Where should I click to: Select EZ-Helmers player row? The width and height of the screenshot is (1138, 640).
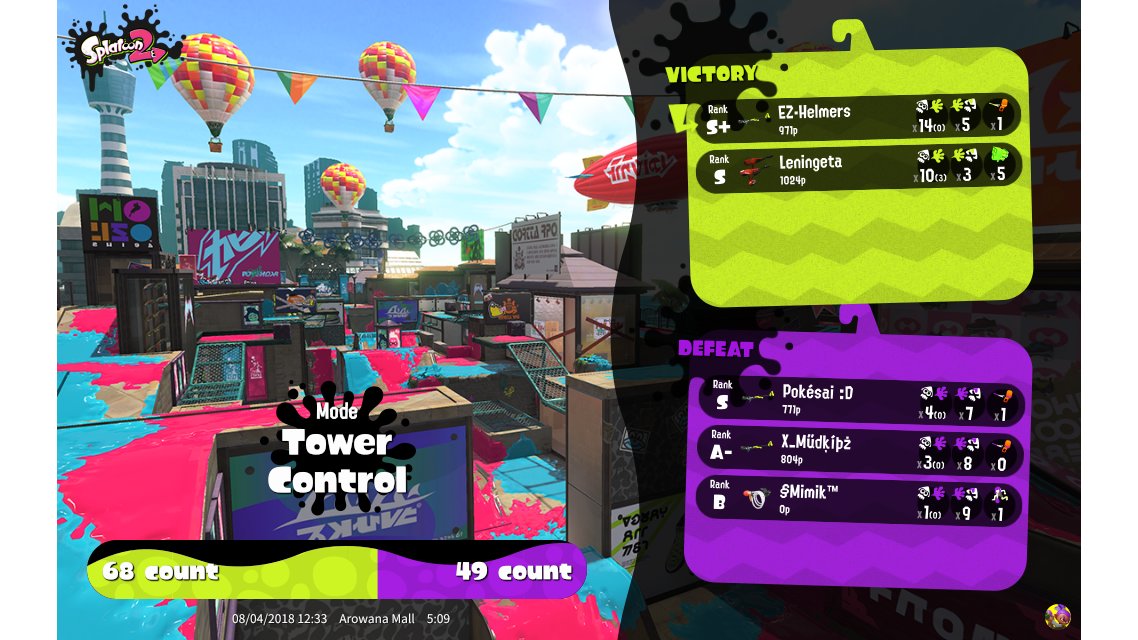pyautogui.click(x=858, y=116)
